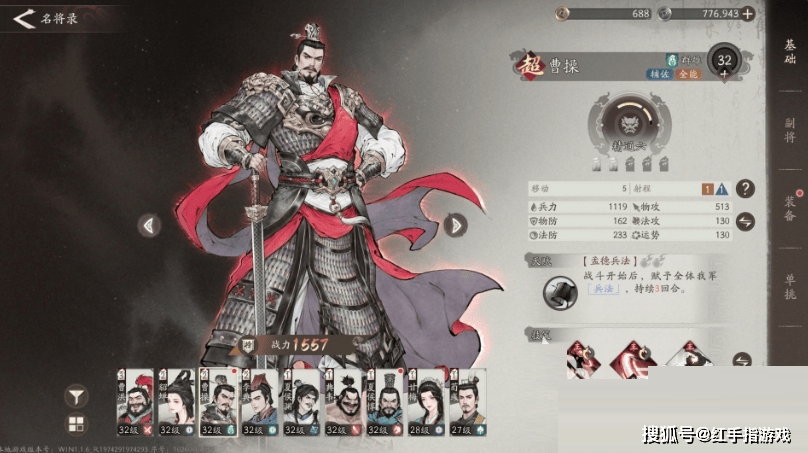This screenshot has width=808, height=453.
Task: Click the 兵法 keyword link
Action: click(607, 285)
